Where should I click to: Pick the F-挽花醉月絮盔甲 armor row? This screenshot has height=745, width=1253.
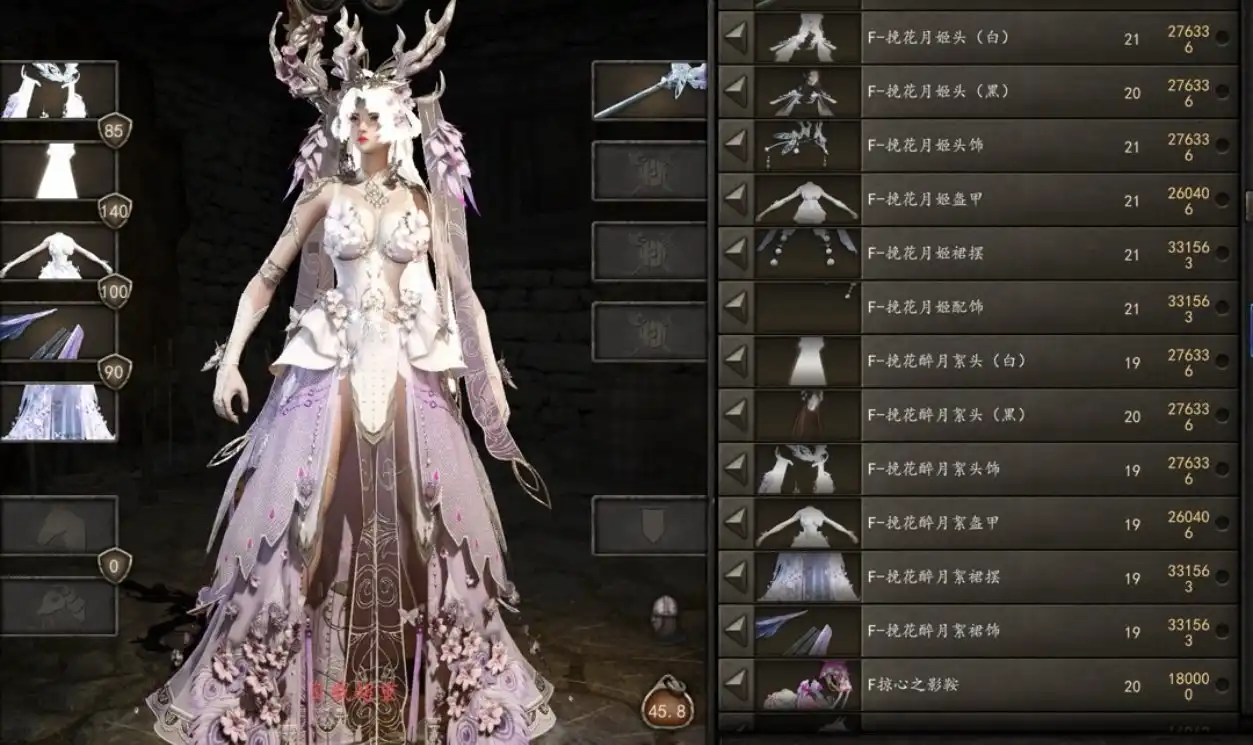[980, 524]
